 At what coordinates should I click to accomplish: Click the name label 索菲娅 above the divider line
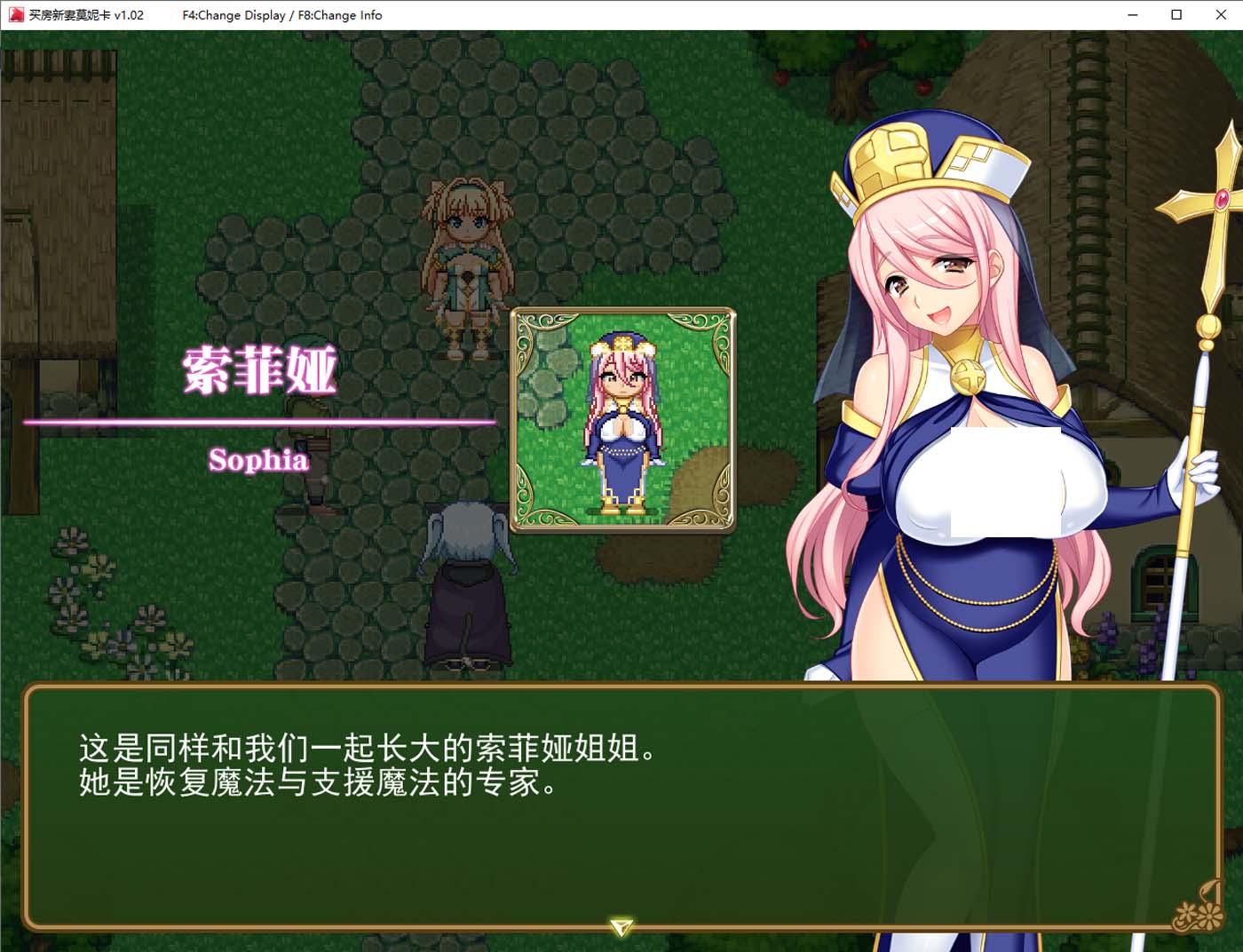[259, 371]
